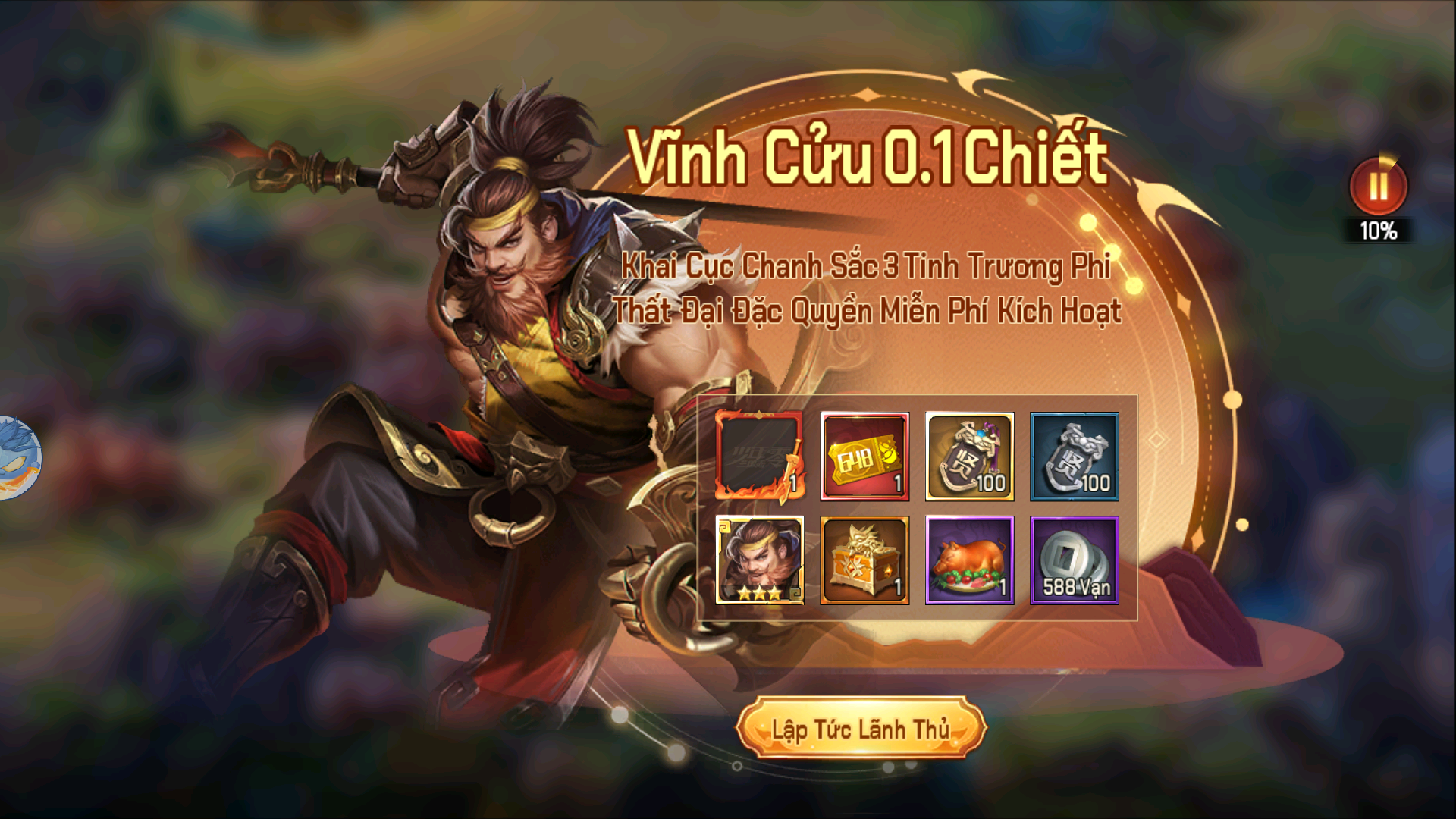
Task: Click the Thất Đại Đặc Quyền promo line
Action: coord(871,311)
